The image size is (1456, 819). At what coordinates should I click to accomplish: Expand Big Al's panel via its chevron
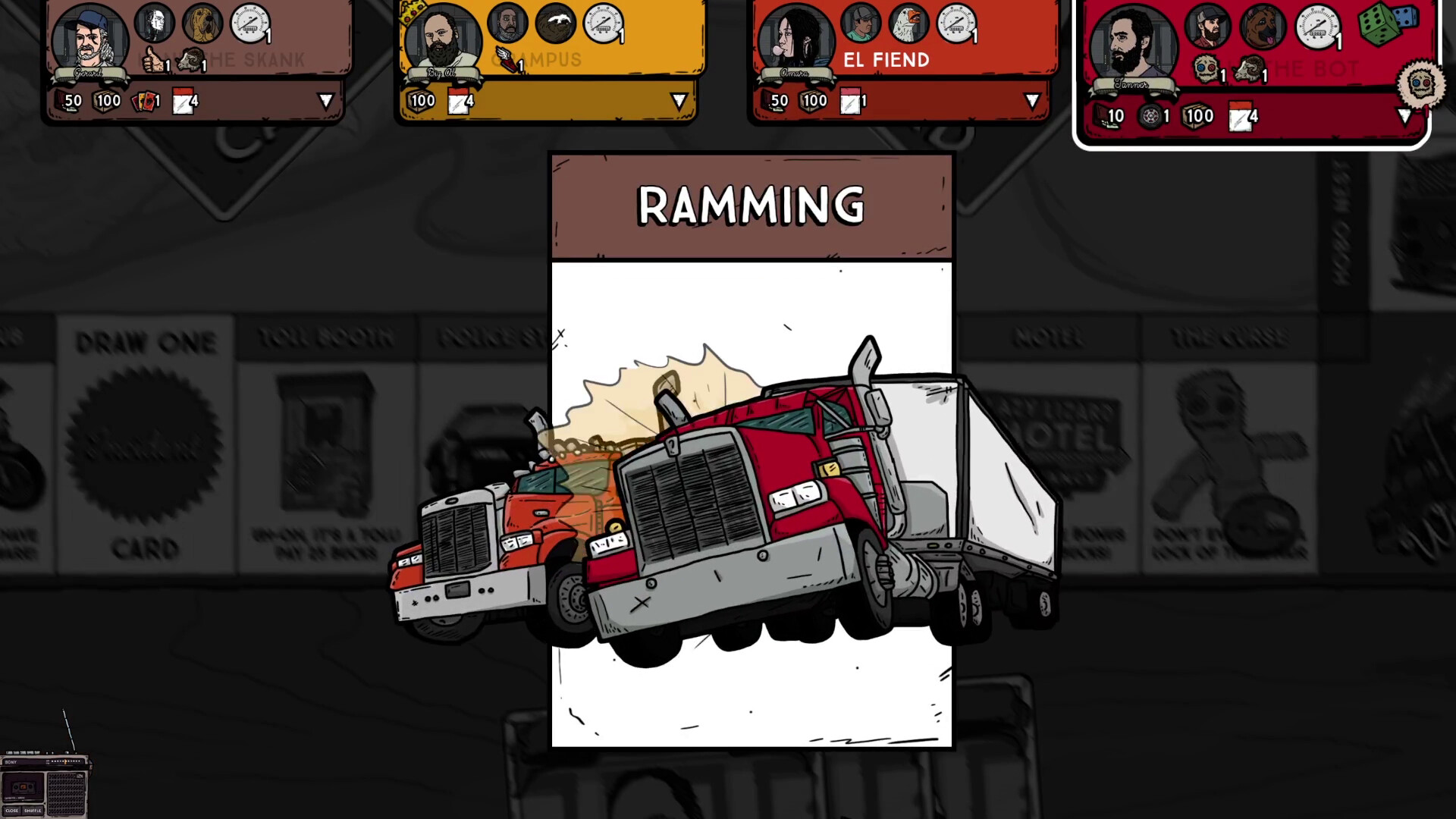point(679,99)
